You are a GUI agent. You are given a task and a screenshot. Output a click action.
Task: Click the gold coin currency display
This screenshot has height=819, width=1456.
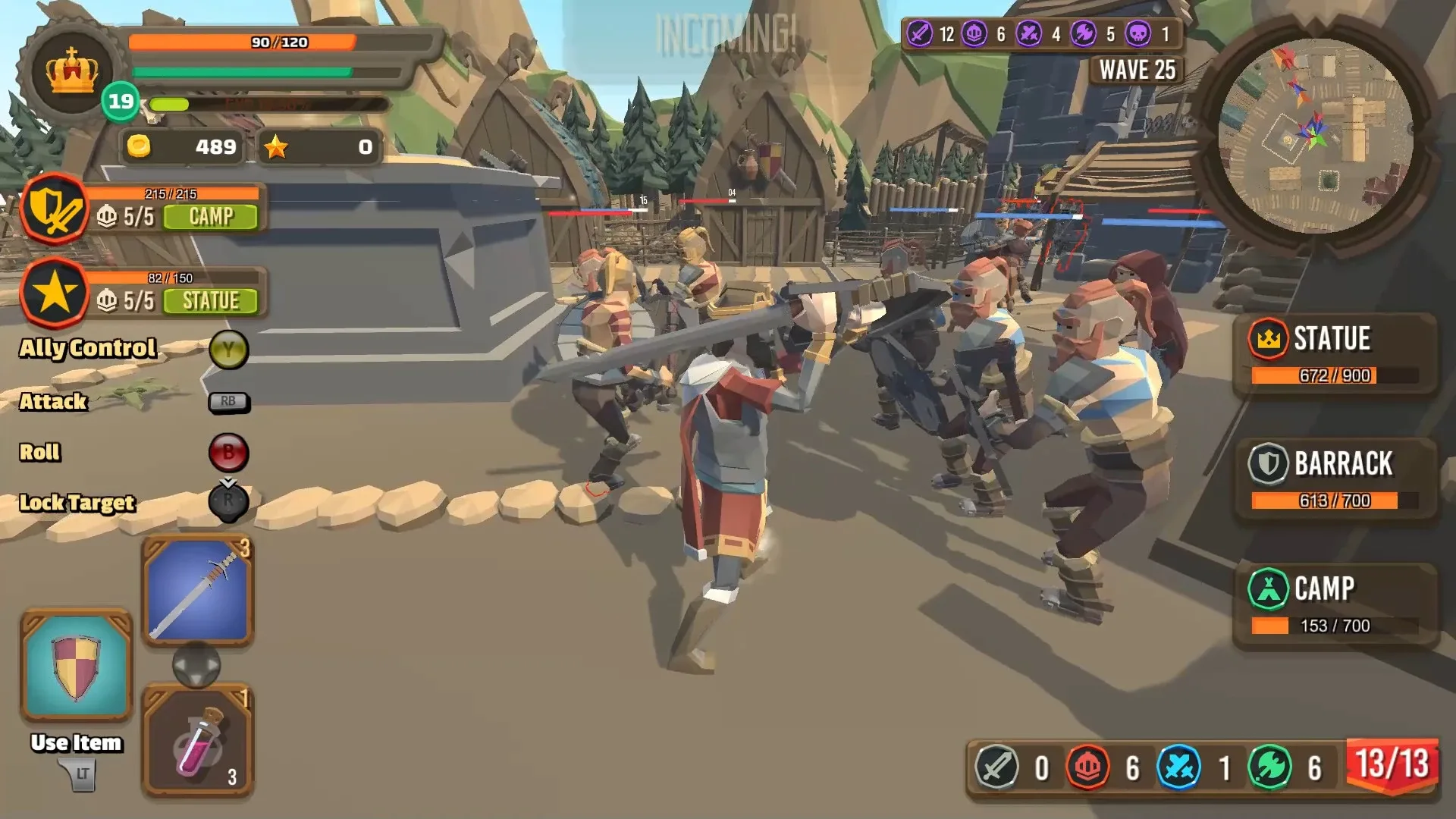click(x=179, y=148)
